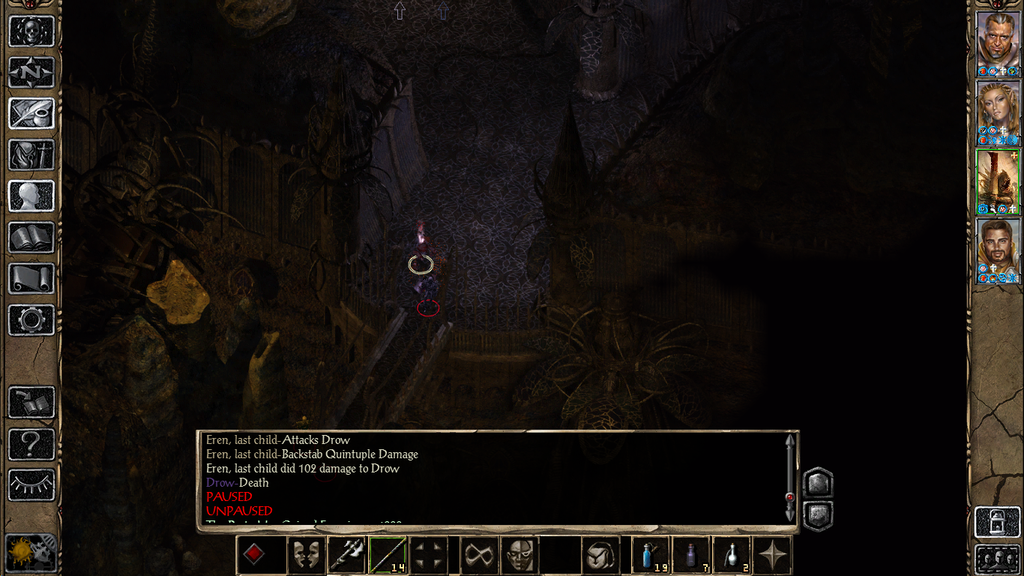The width and height of the screenshot is (1024, 576).
Task: Select the staff weapon slot showing 14
Action: (x=387, y=555)
